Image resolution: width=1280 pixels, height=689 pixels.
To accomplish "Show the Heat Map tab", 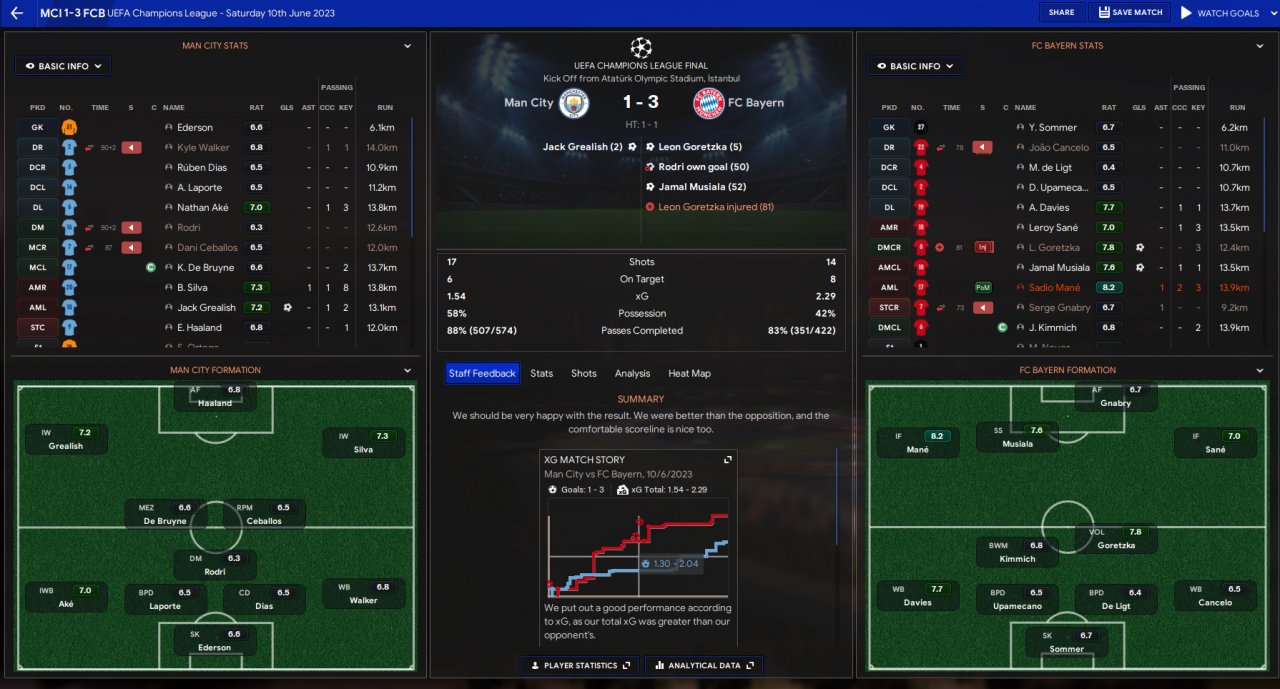I will tap(689, 373).
